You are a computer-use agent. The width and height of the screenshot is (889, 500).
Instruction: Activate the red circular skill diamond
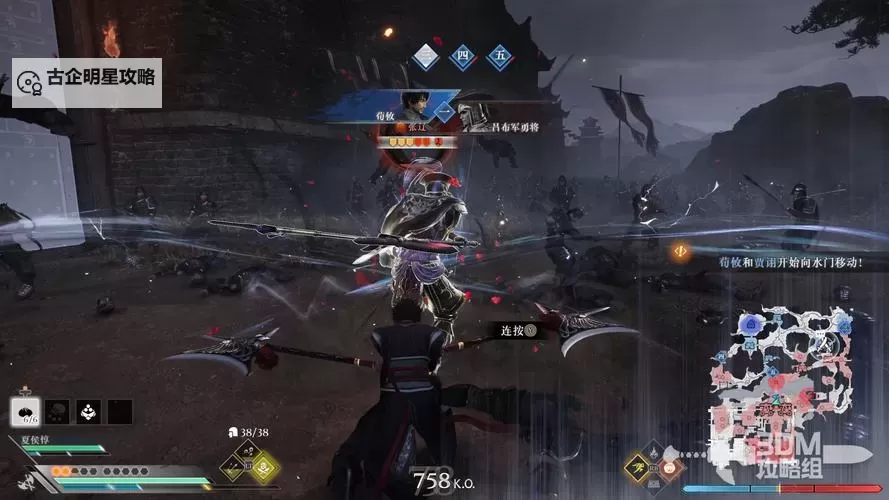[x=671, y=465]
